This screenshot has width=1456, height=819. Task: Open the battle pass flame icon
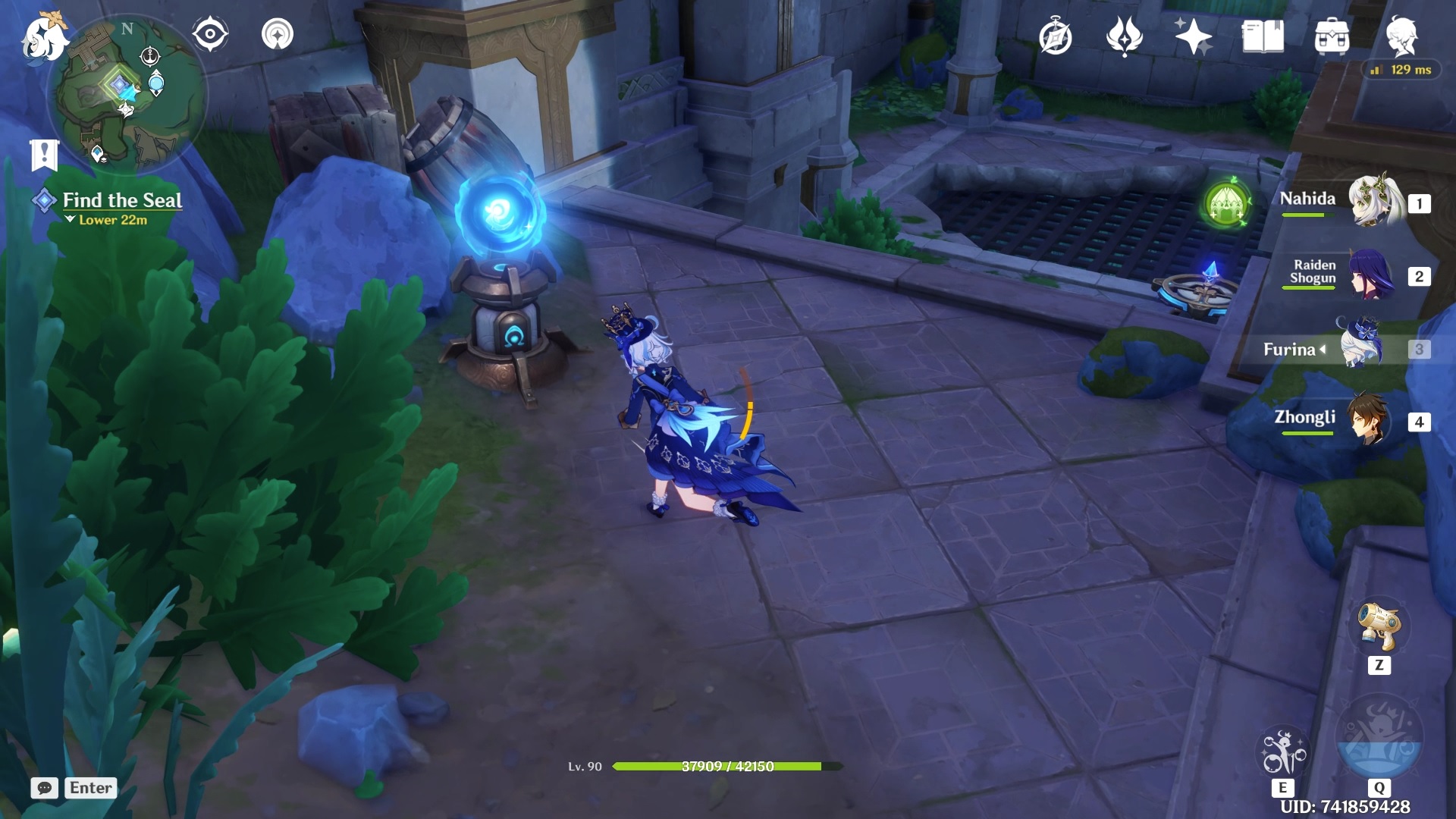1124,36
